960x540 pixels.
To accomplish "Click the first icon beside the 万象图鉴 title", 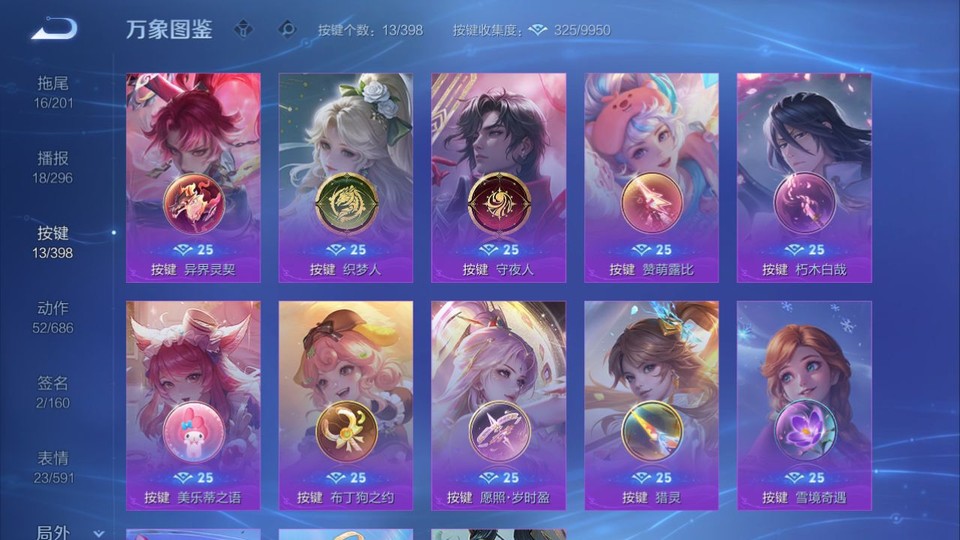I will 243,29.
